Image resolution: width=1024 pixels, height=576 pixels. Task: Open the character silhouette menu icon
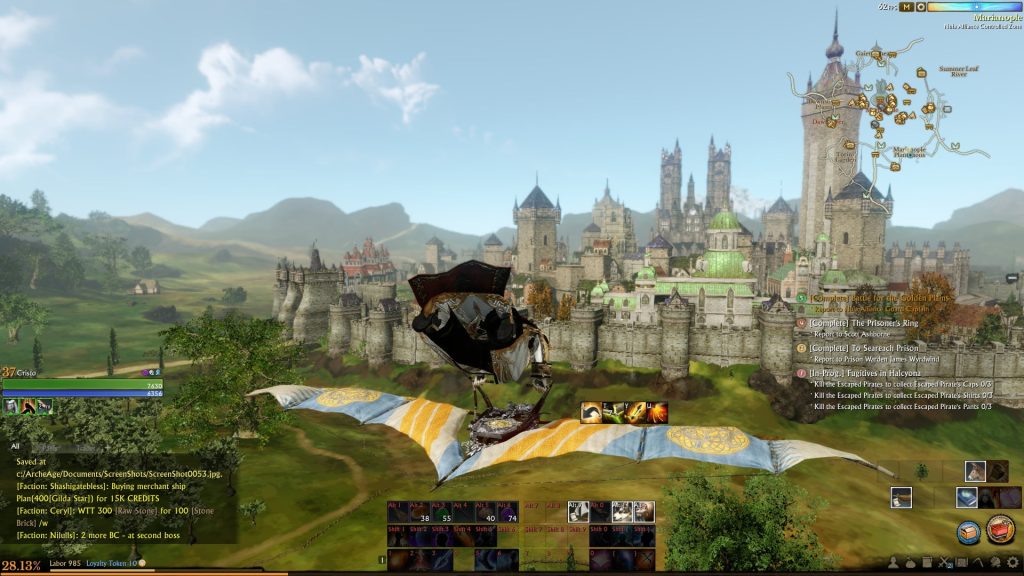pyautogui.click(x=894, y=562)
